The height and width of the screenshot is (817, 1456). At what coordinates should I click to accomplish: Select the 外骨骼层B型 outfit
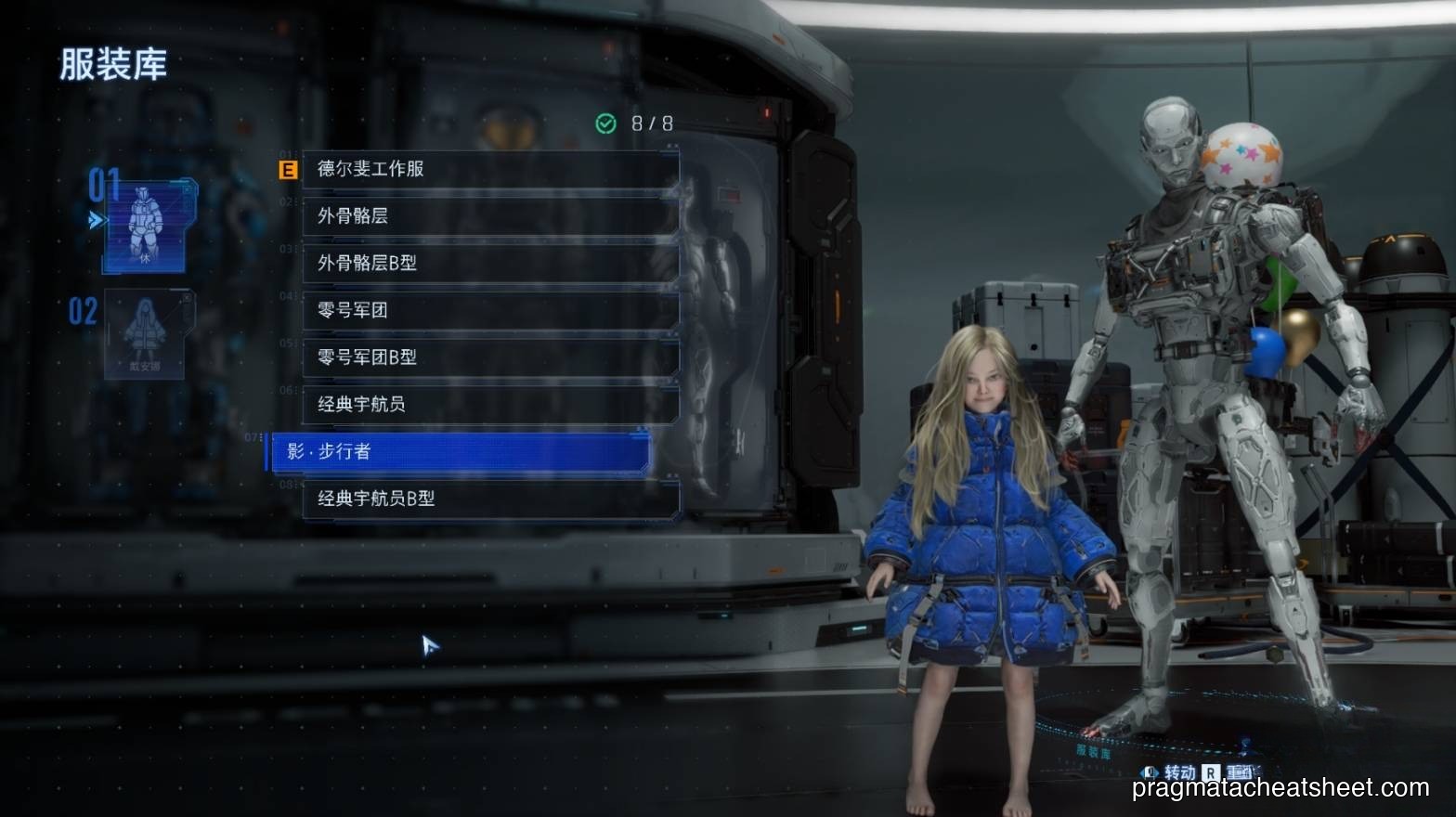[490, 264]
